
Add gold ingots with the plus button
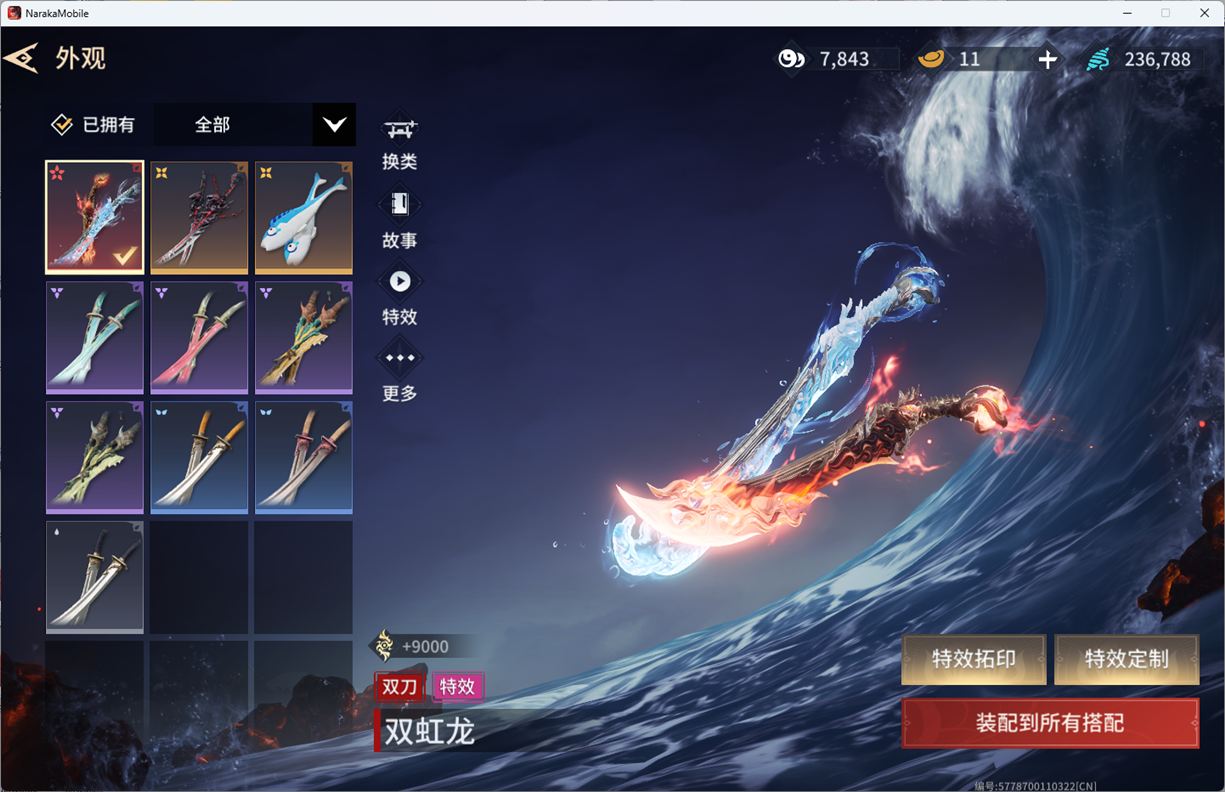(1047, 59)
